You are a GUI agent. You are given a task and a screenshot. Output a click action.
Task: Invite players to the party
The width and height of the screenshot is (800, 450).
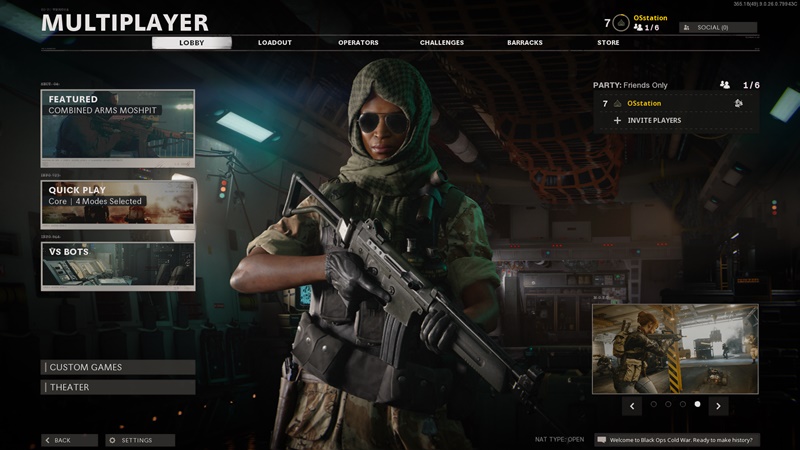pyautogui.click(x=654, y=120)
